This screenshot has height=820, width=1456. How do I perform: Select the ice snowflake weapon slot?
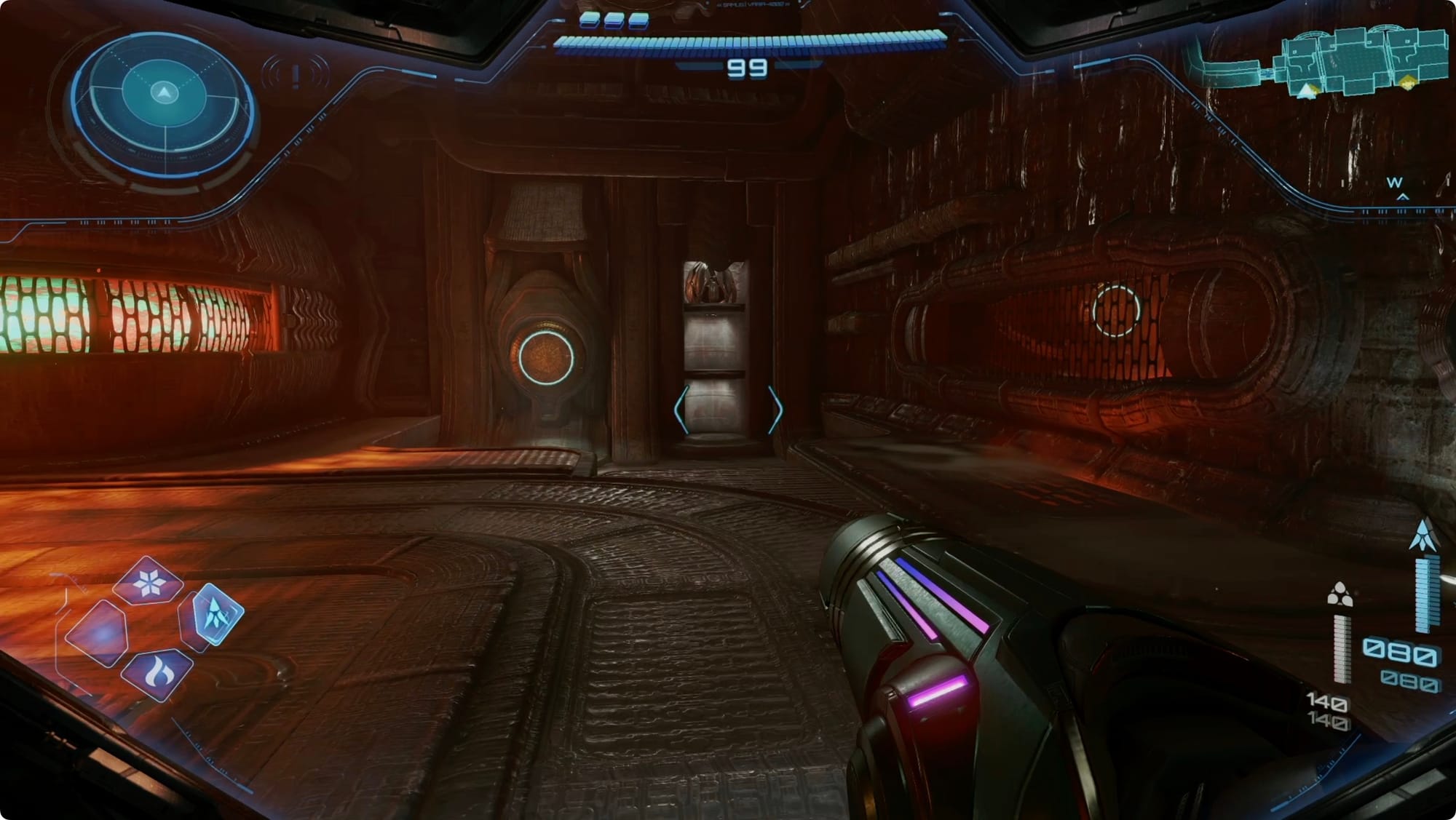click(x=149, y=583)
